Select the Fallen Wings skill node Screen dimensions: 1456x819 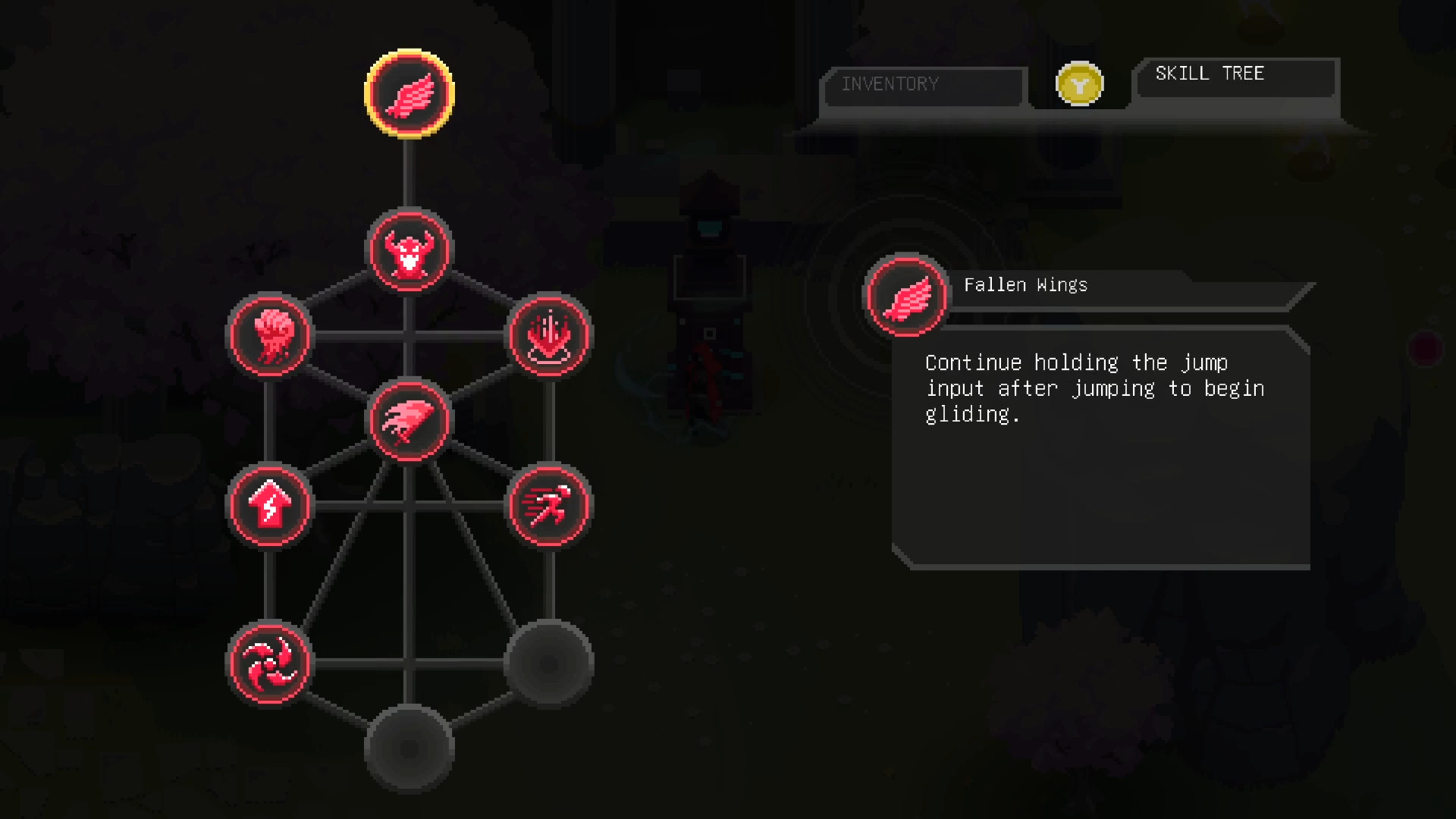(409, 94)
